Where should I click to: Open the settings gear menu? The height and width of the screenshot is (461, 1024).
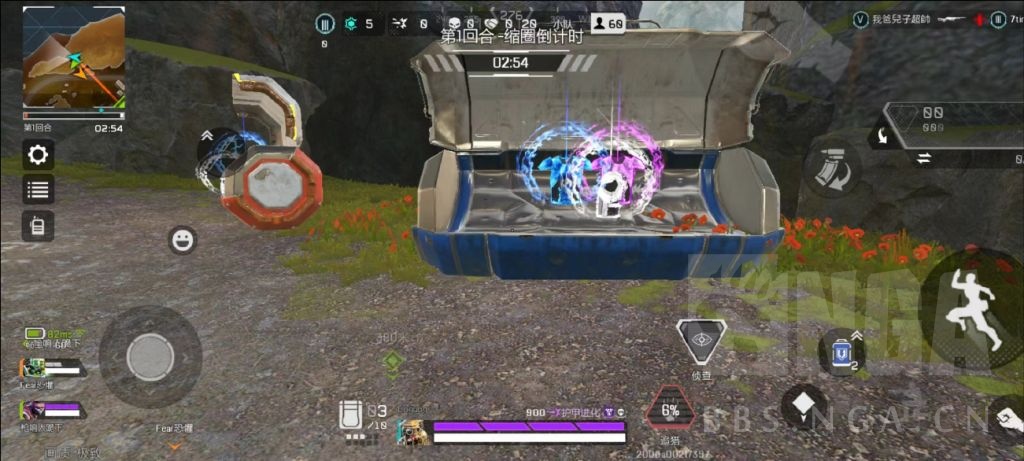coord(39,155)
